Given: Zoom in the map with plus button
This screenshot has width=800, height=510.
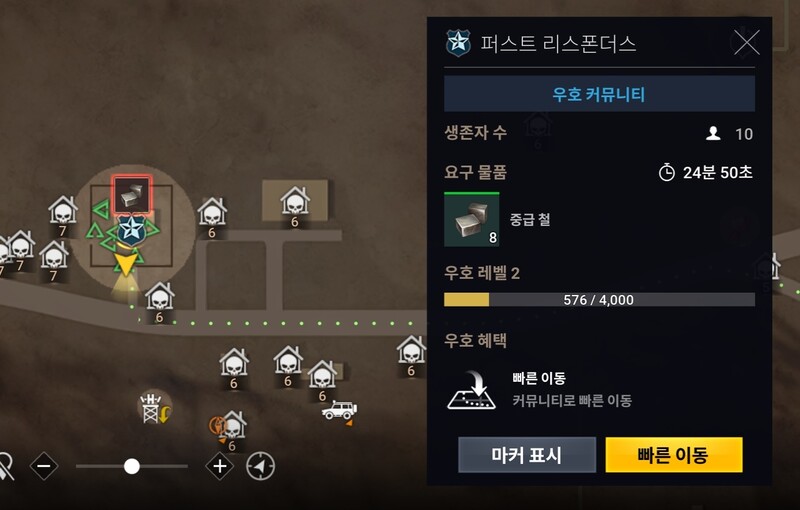Looking at the screenshot, I should coord(219,466).
